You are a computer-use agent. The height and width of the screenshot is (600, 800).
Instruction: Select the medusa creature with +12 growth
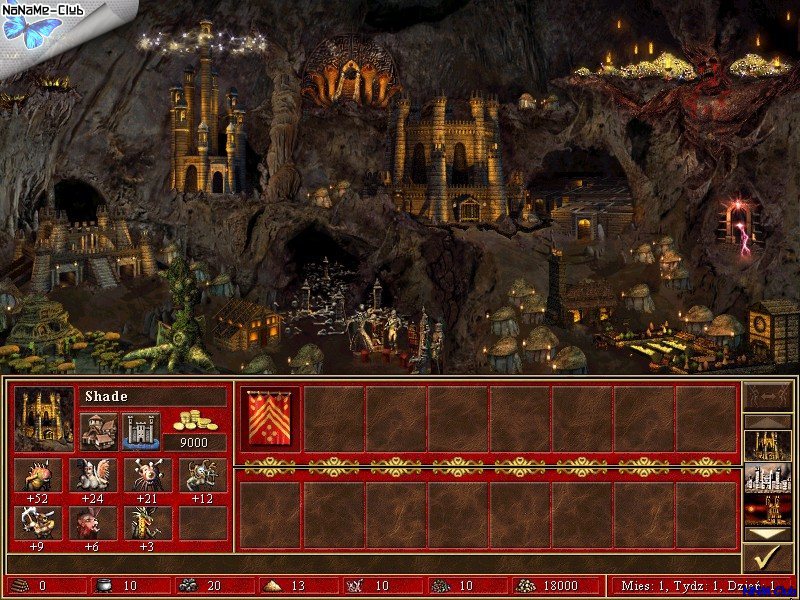tap(201, 475)
